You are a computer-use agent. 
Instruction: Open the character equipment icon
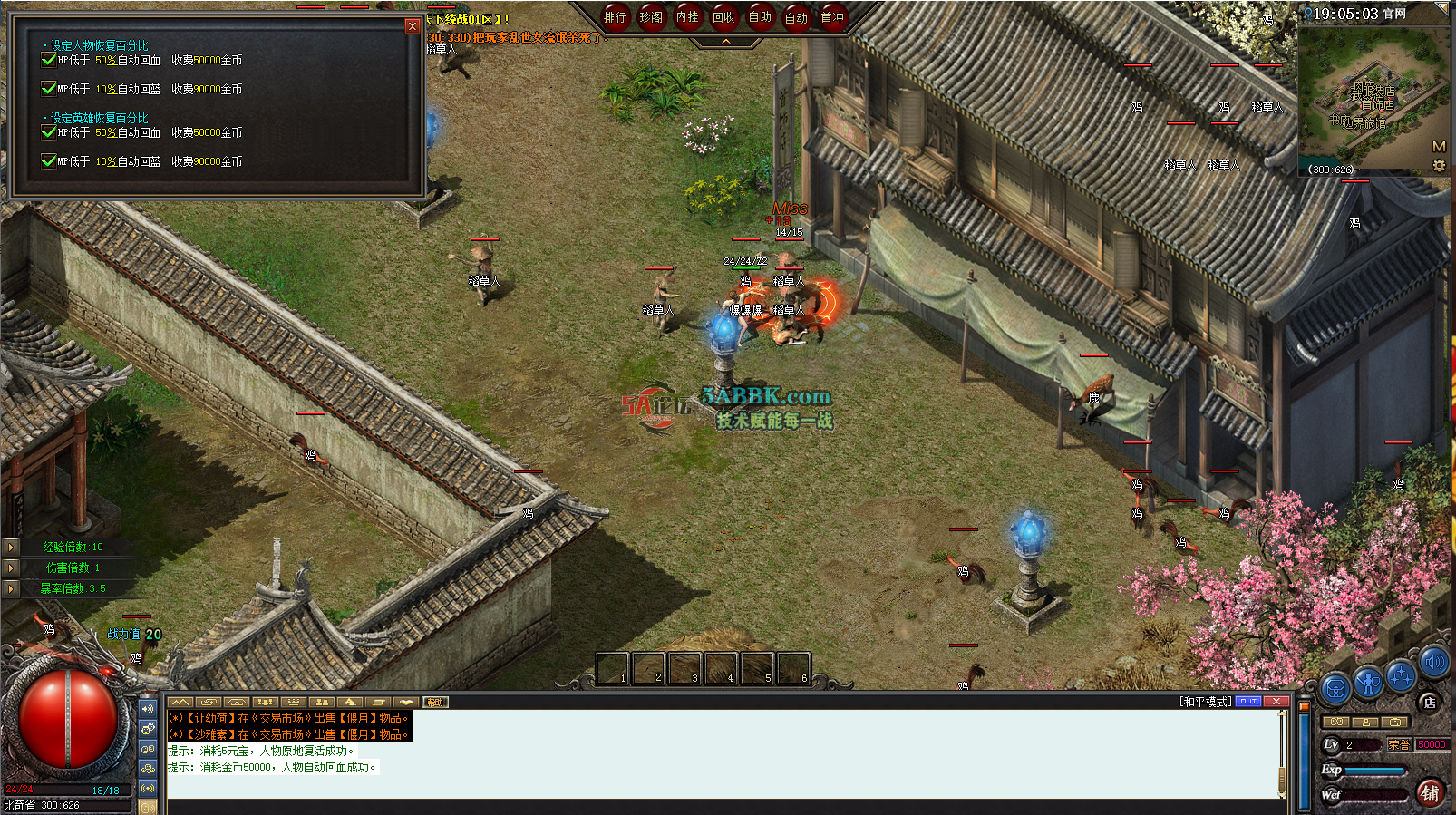[x=1368, y=682]
